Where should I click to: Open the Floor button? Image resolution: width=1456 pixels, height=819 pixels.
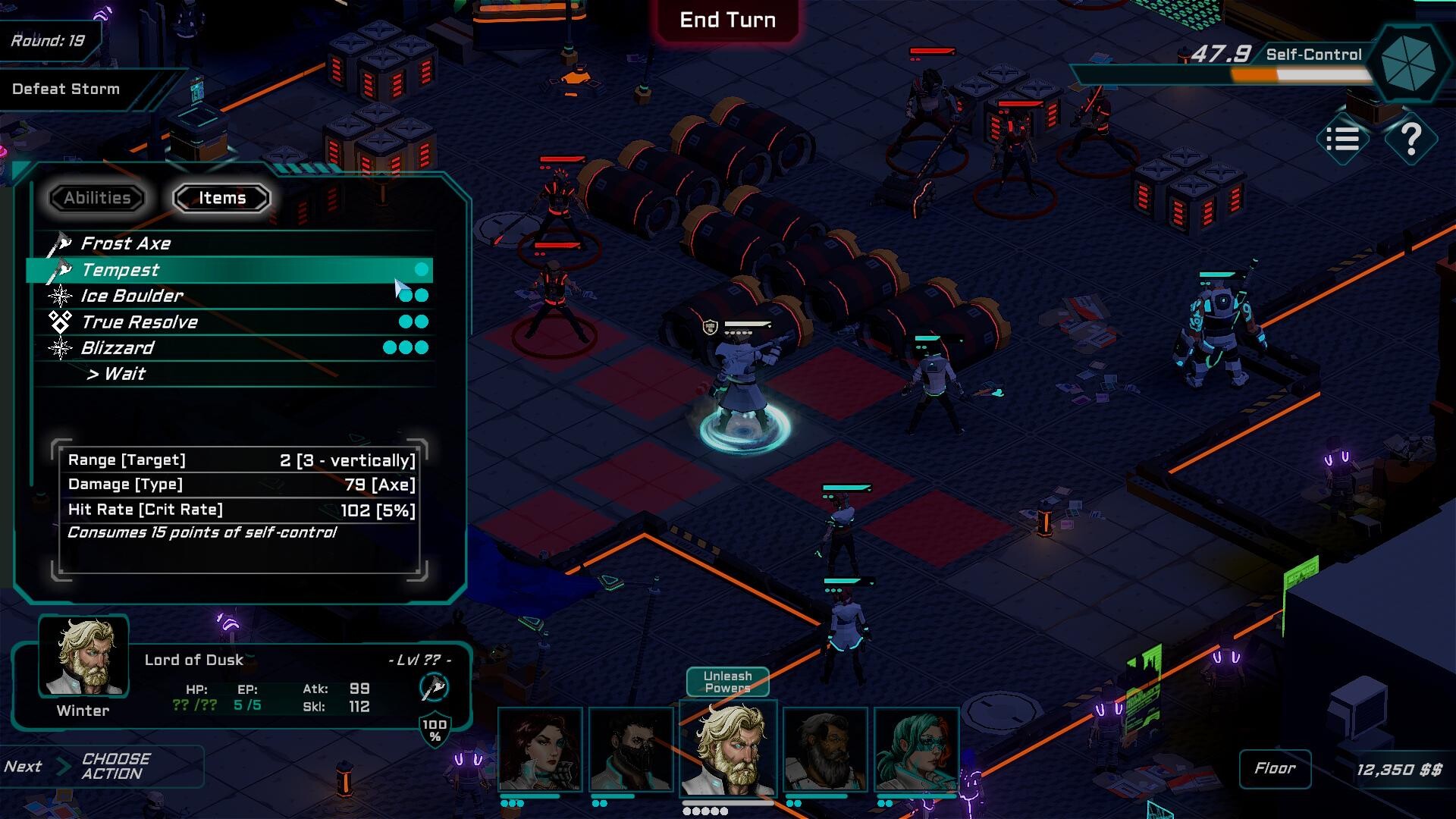[1275, 768]
